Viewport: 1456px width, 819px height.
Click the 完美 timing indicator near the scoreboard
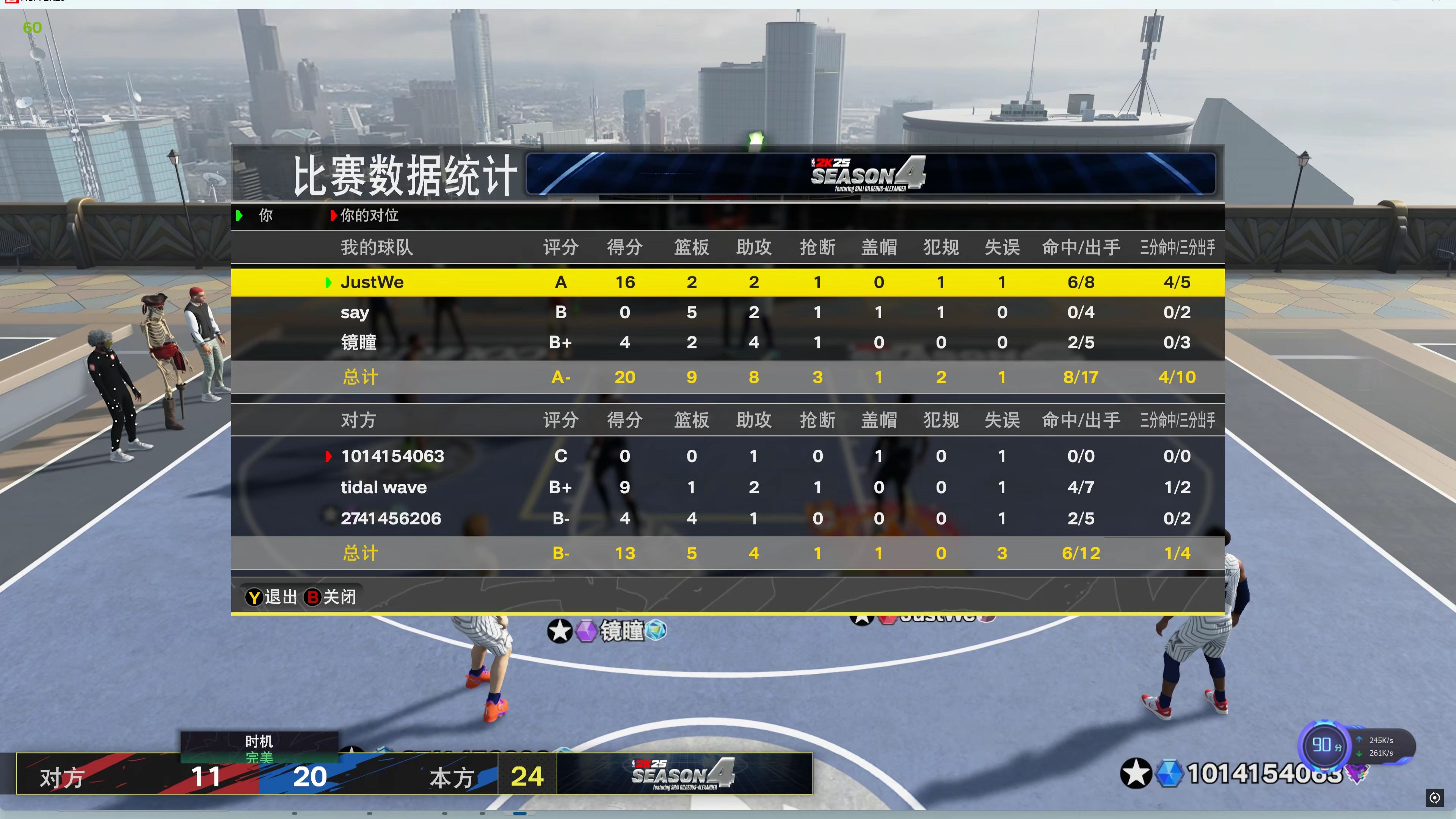tap(259, 758)
